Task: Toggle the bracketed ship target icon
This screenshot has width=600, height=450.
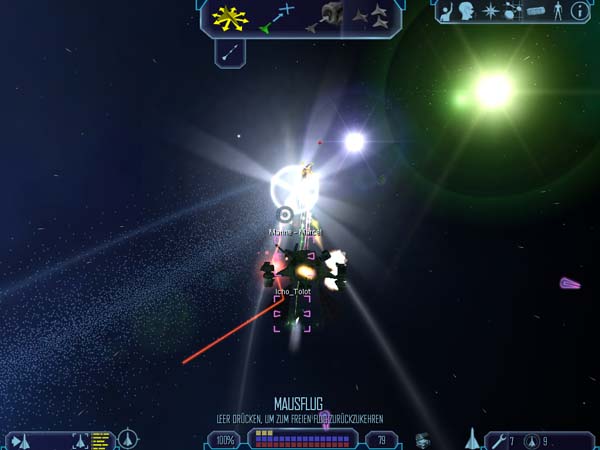Action: pyautogui.click(x=81, y=439)
